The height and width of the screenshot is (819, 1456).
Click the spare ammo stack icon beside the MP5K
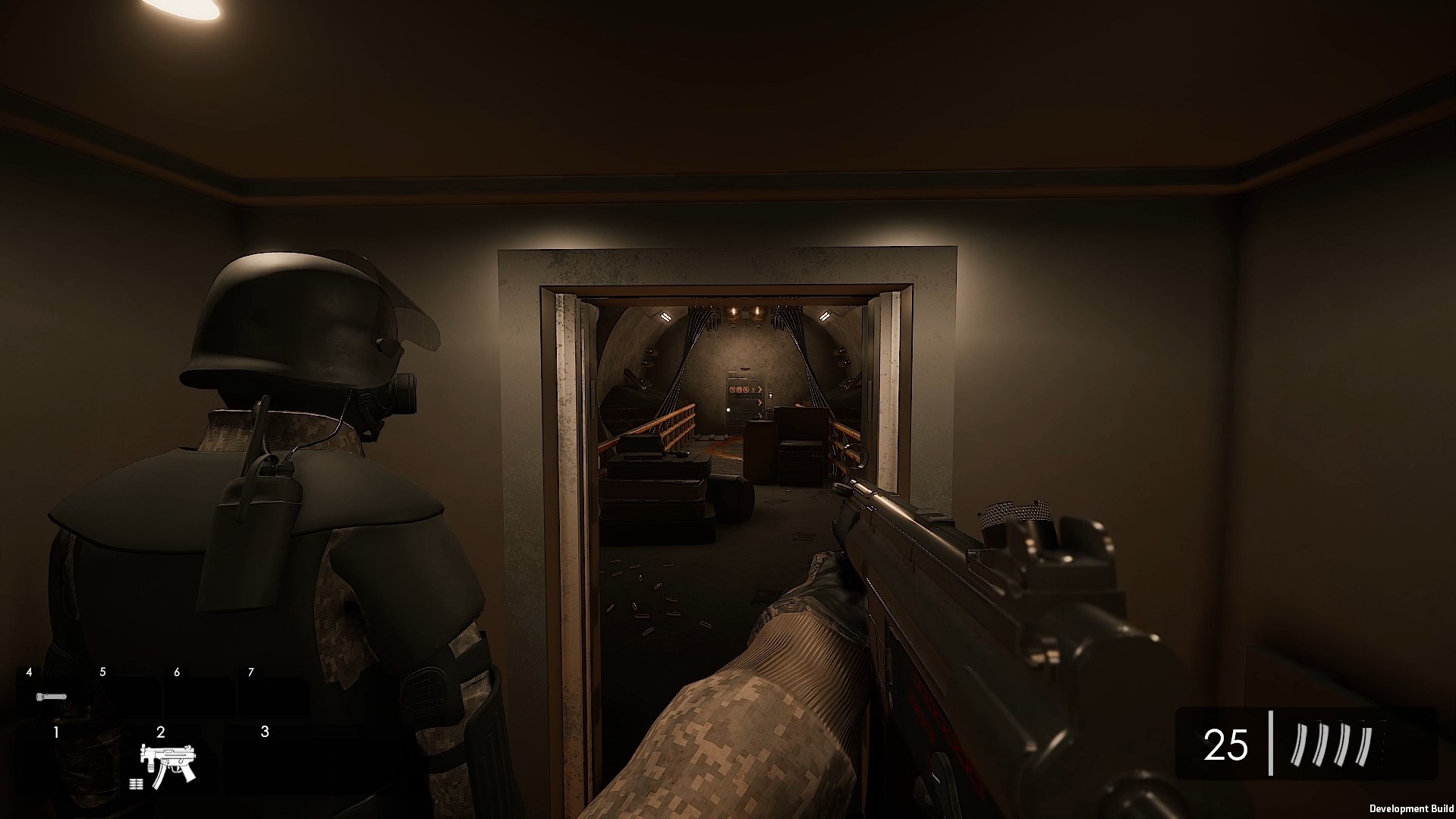(x=136, y=786)
